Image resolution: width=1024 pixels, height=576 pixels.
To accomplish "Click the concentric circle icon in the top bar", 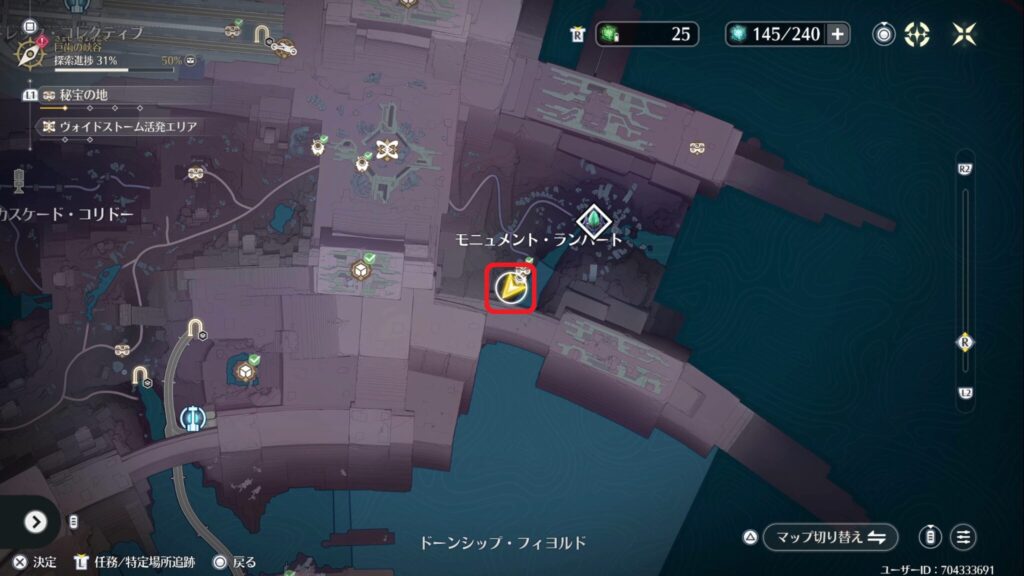I will [884, 34].
